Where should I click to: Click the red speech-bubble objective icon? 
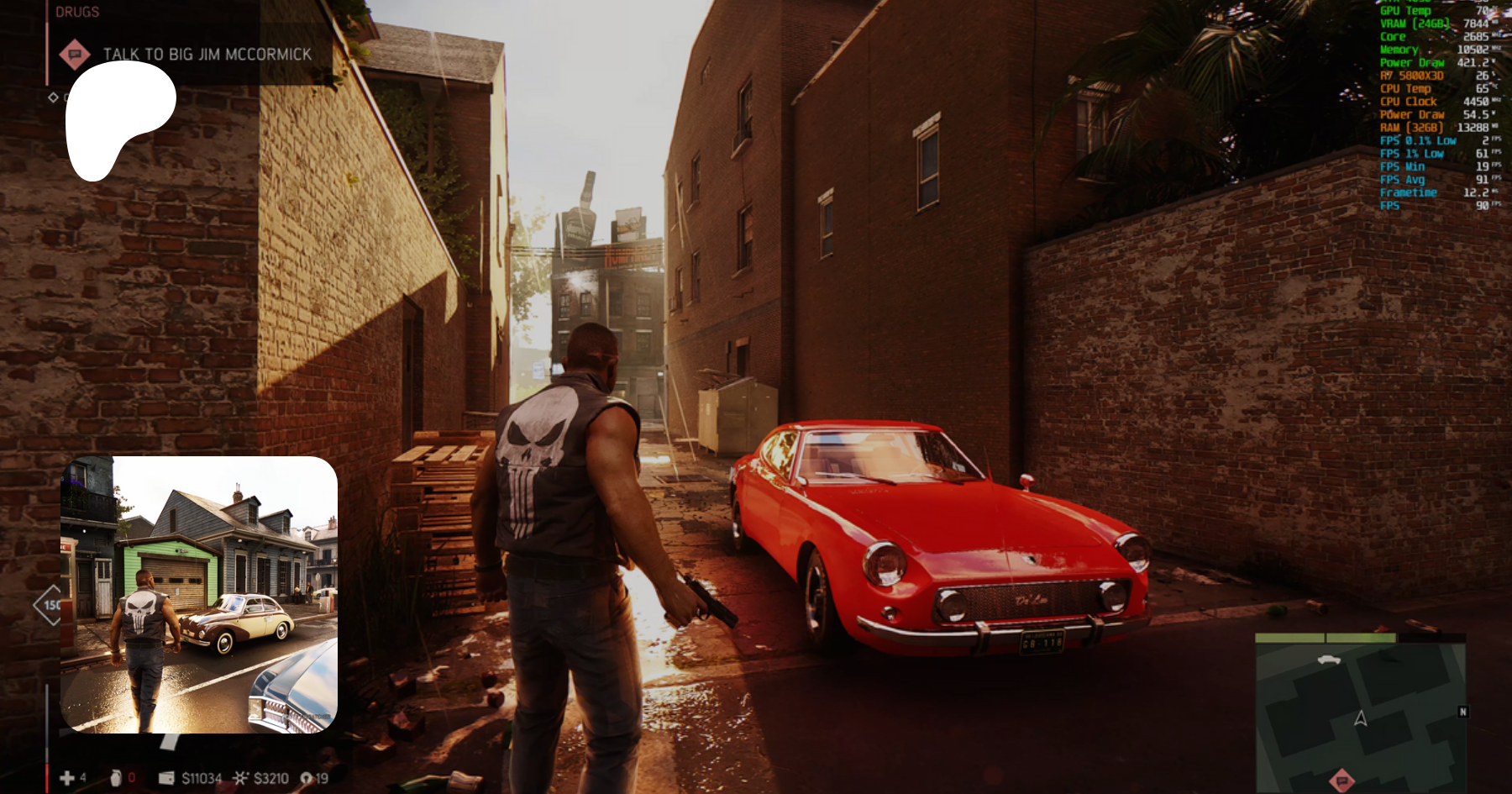tap(75, 55)
